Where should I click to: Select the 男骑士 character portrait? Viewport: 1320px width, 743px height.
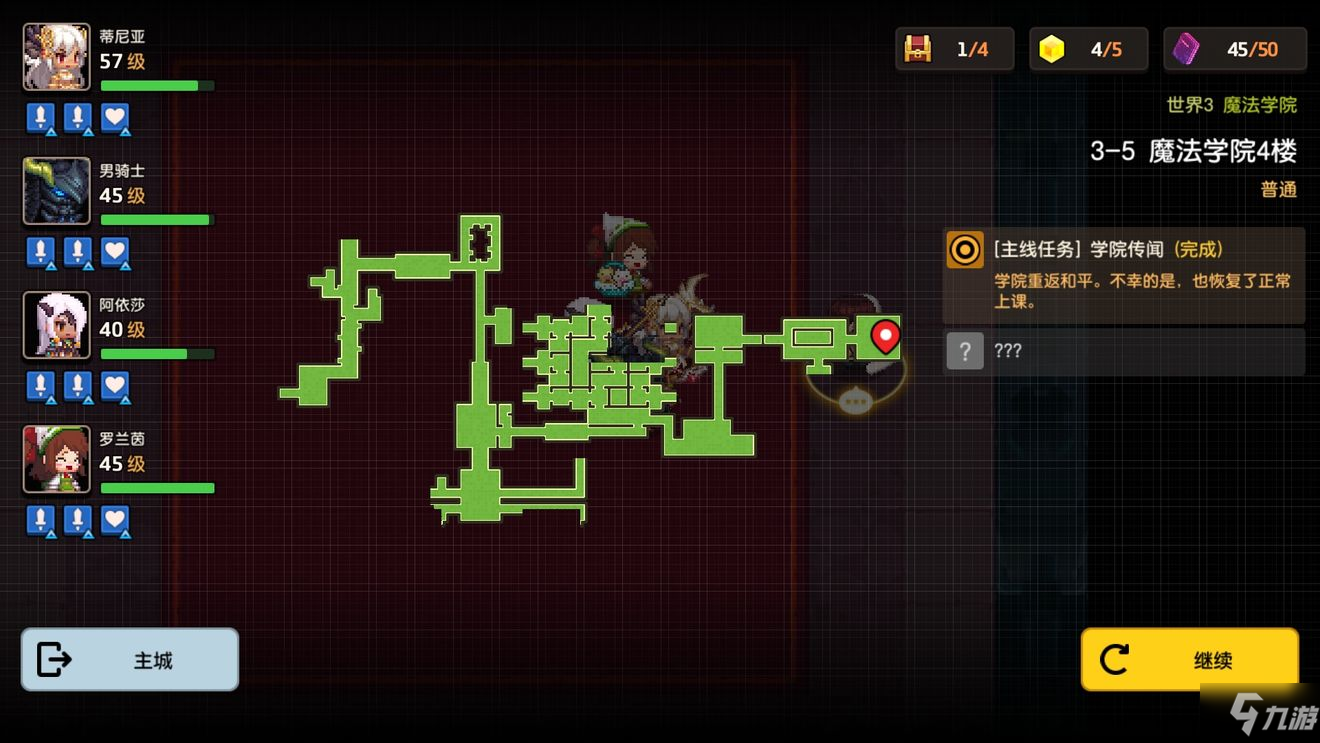(x=57, y=191)
